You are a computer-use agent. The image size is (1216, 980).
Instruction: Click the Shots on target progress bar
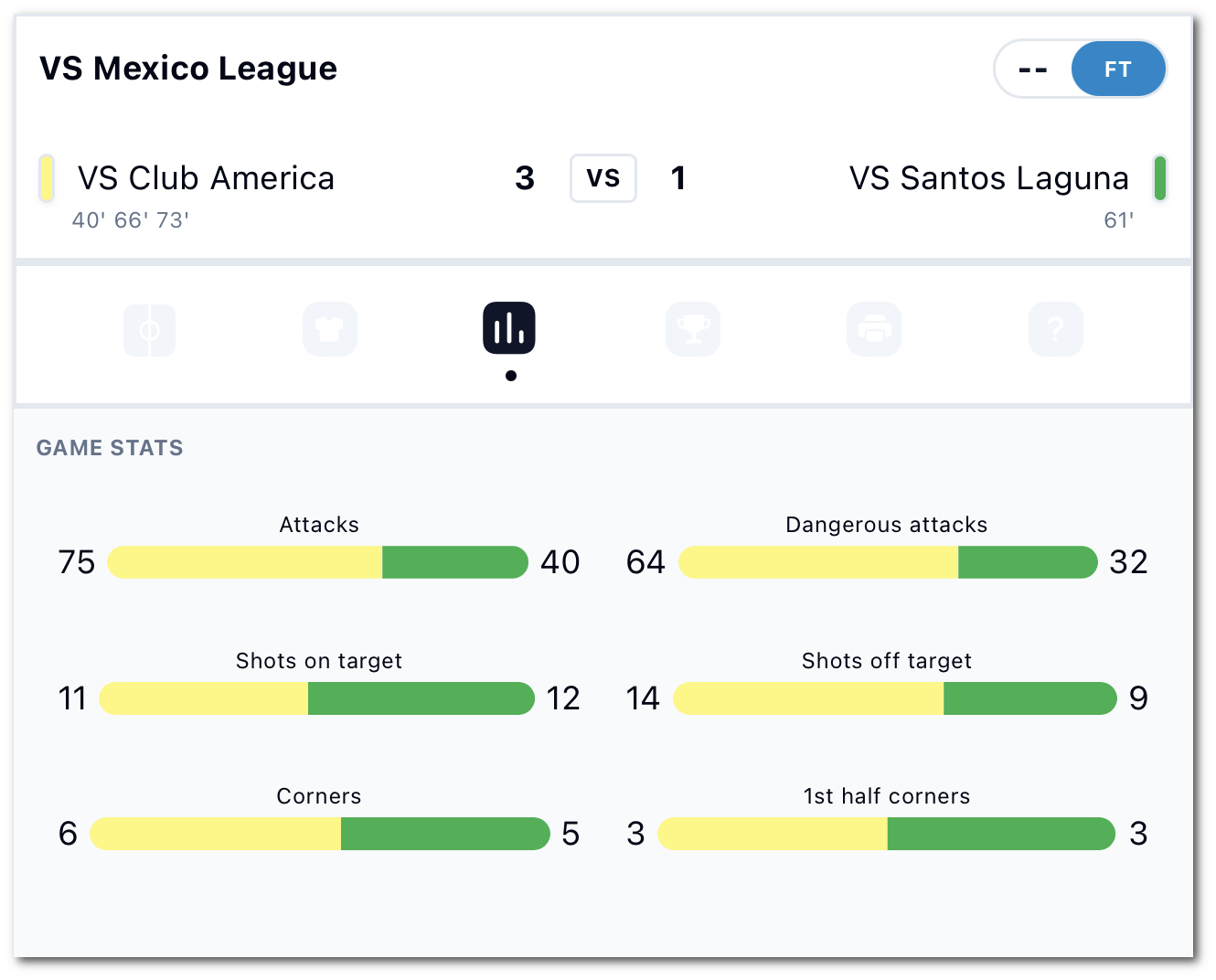tap(316, 698)
